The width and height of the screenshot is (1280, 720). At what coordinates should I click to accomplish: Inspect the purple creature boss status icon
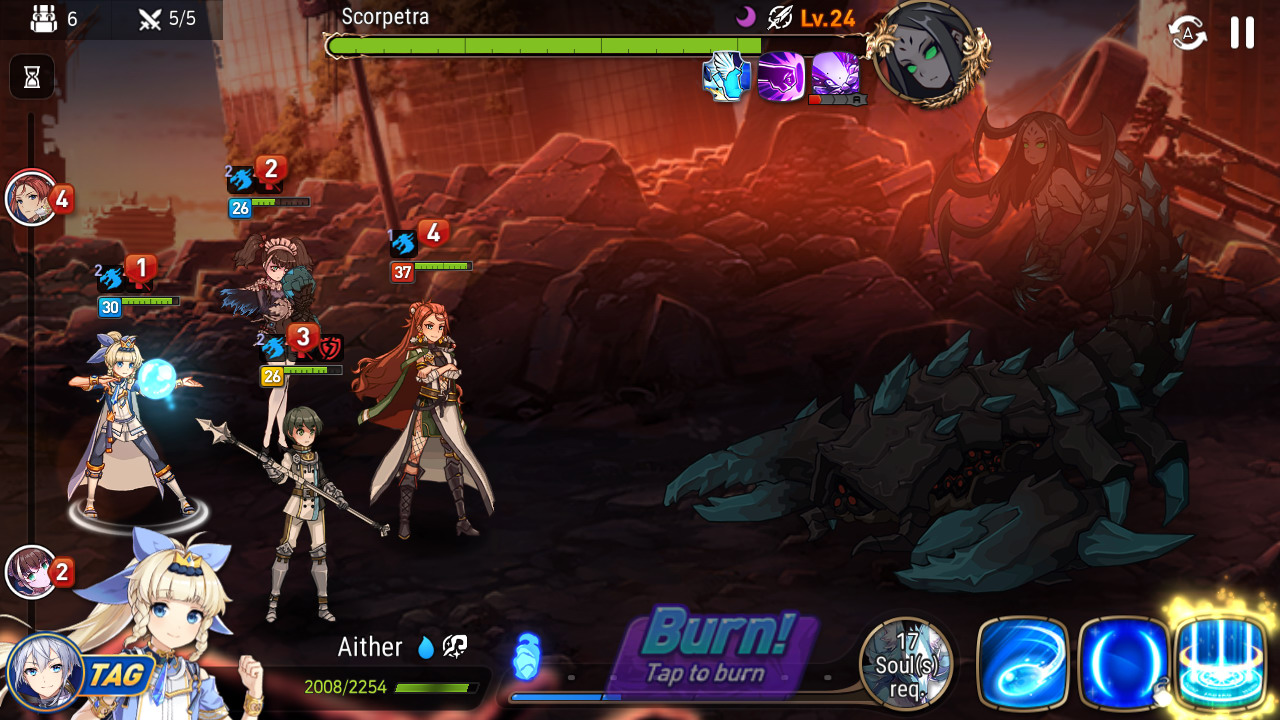836,74
